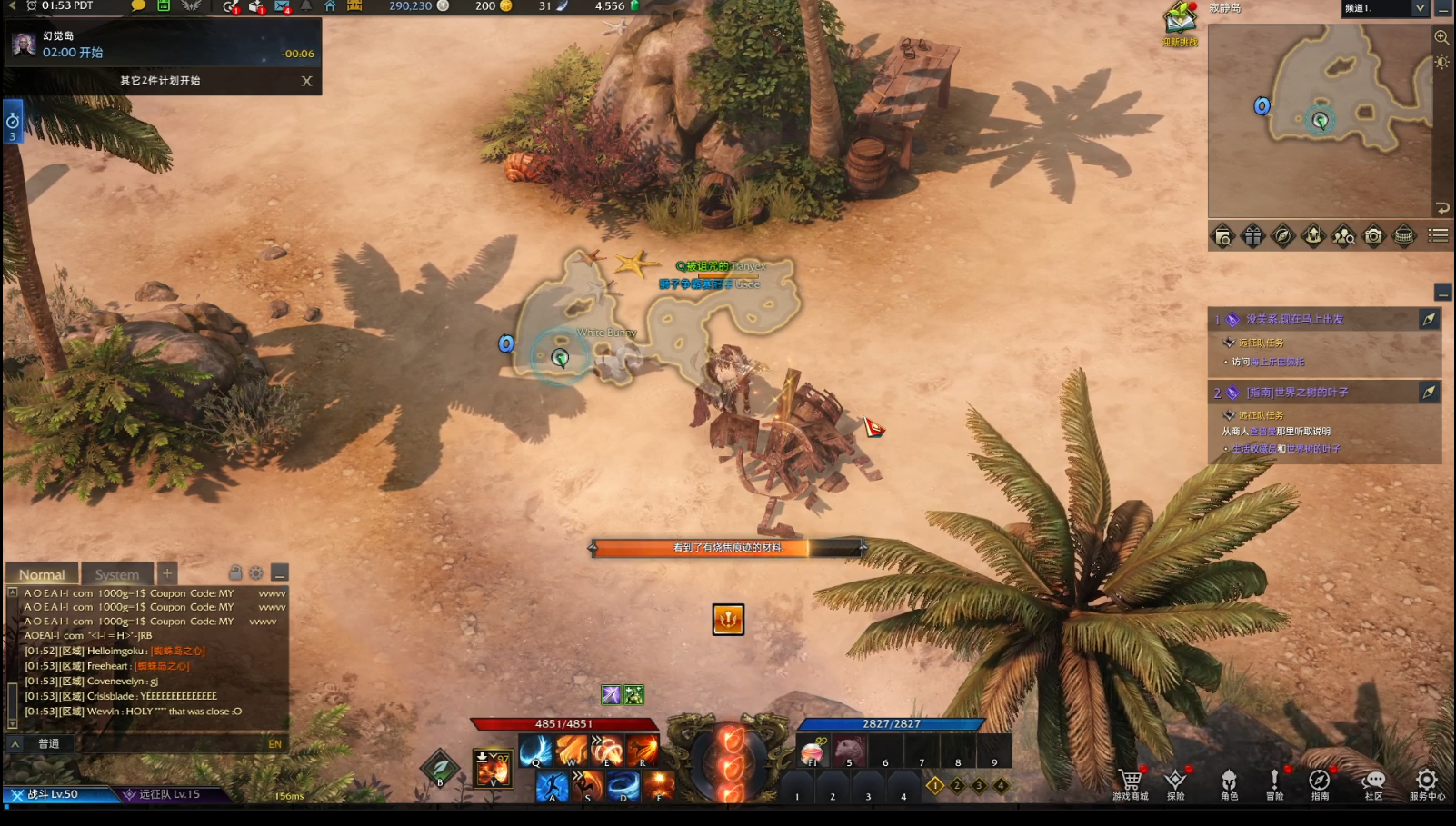Close the 幻觉岛 event notification
Screen dimensions: 1456x826
click(306, 81)
